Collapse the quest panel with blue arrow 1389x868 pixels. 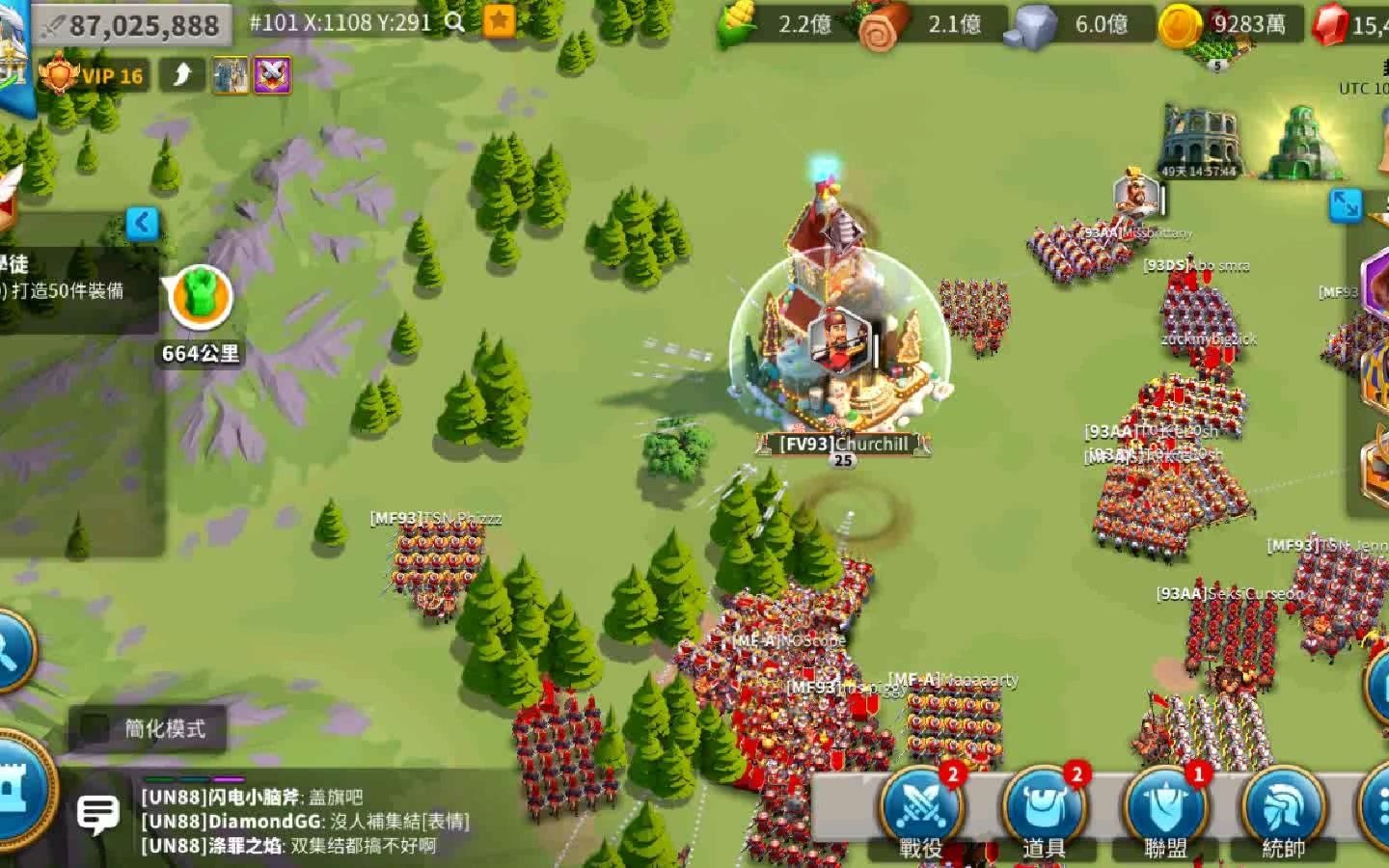click(x=142, y=224)
